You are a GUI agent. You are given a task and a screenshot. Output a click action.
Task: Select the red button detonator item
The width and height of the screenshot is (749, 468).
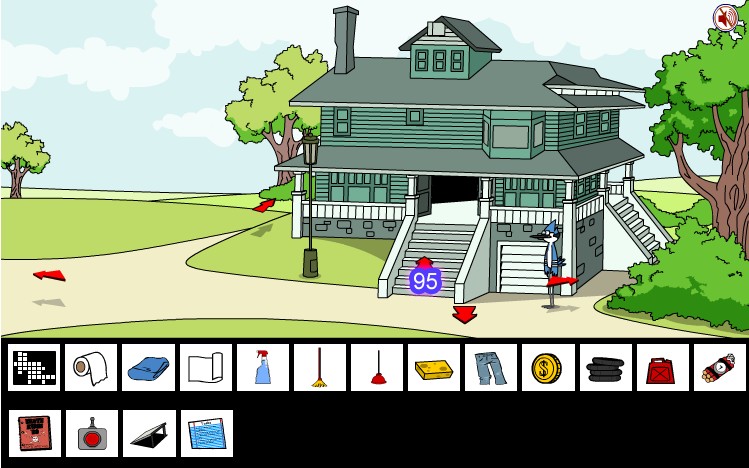tap(91, 433)
